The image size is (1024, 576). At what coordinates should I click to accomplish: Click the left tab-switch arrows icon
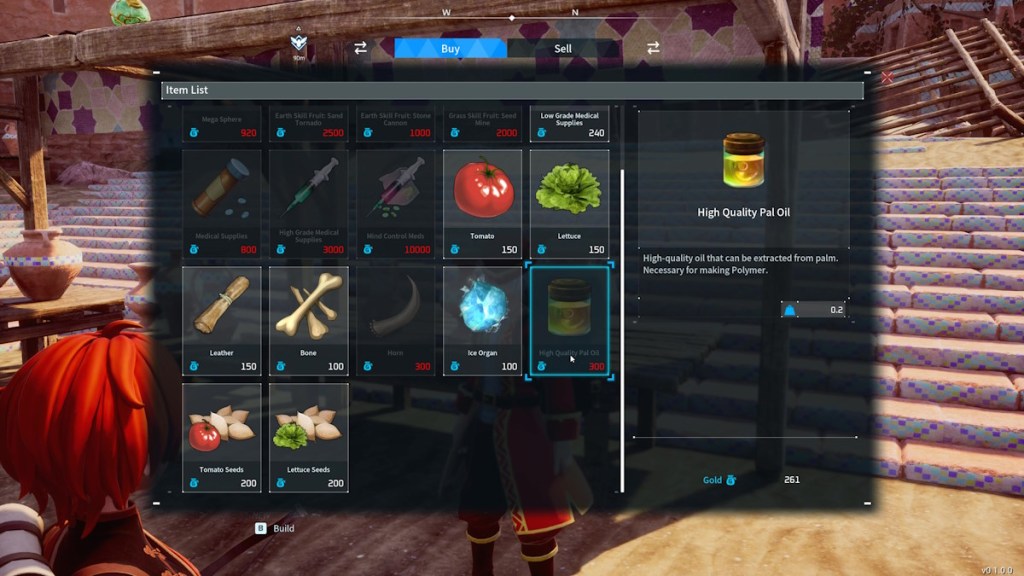tap(360, 48)
